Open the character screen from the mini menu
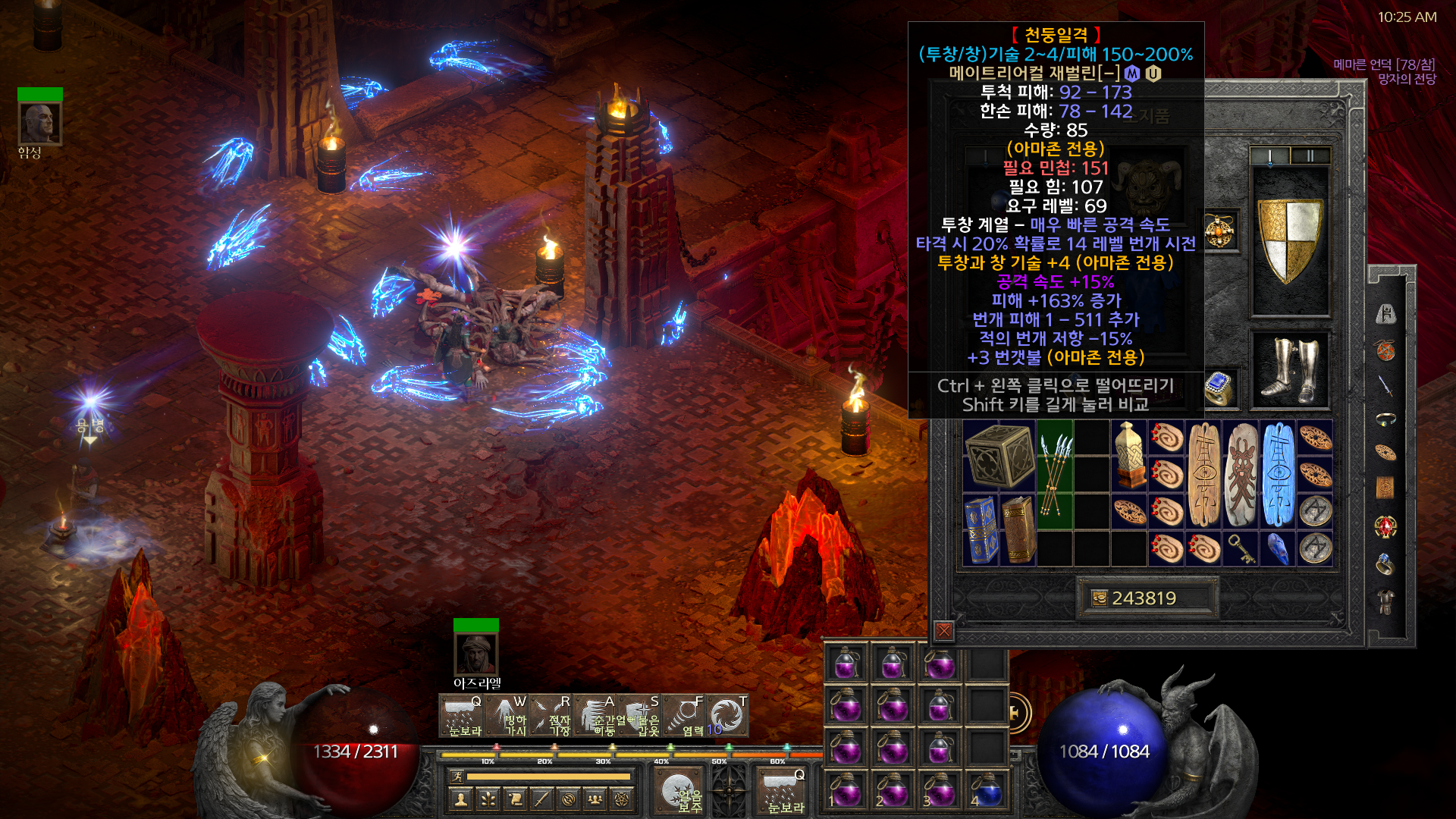The image size is (1456, 819). [461, 799]
